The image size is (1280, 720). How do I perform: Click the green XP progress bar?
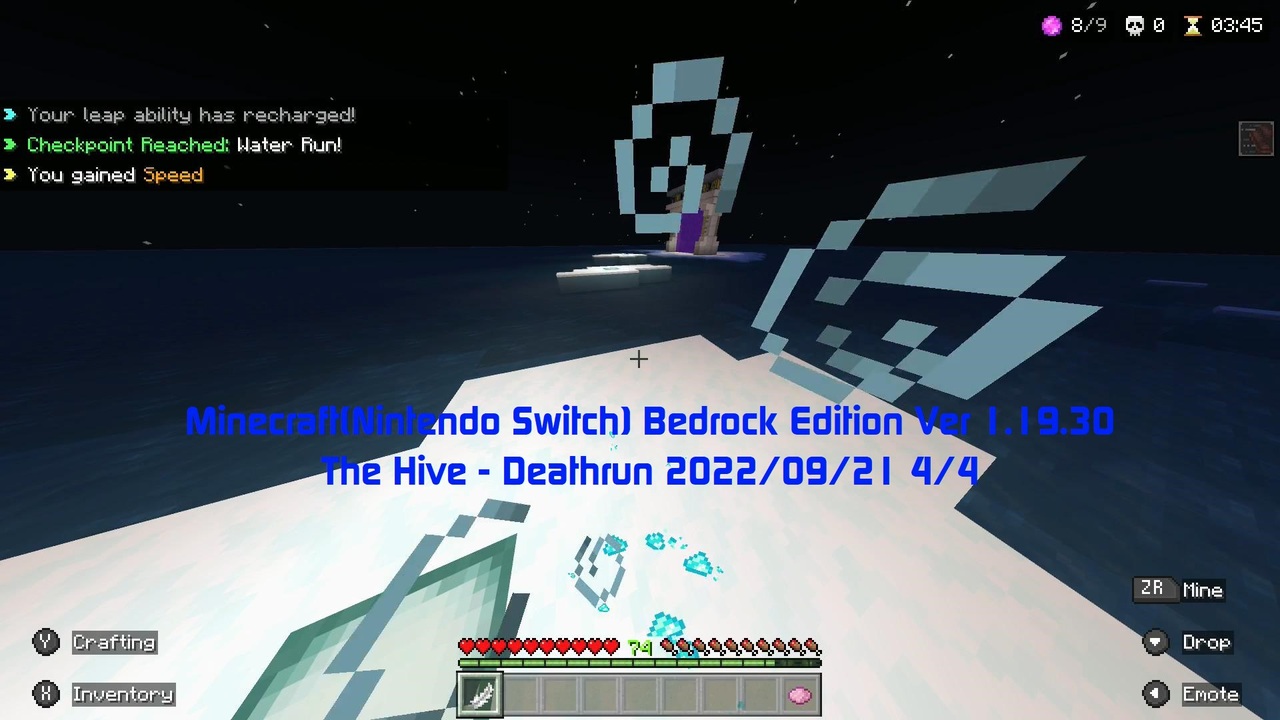click(x=640, y=663)
